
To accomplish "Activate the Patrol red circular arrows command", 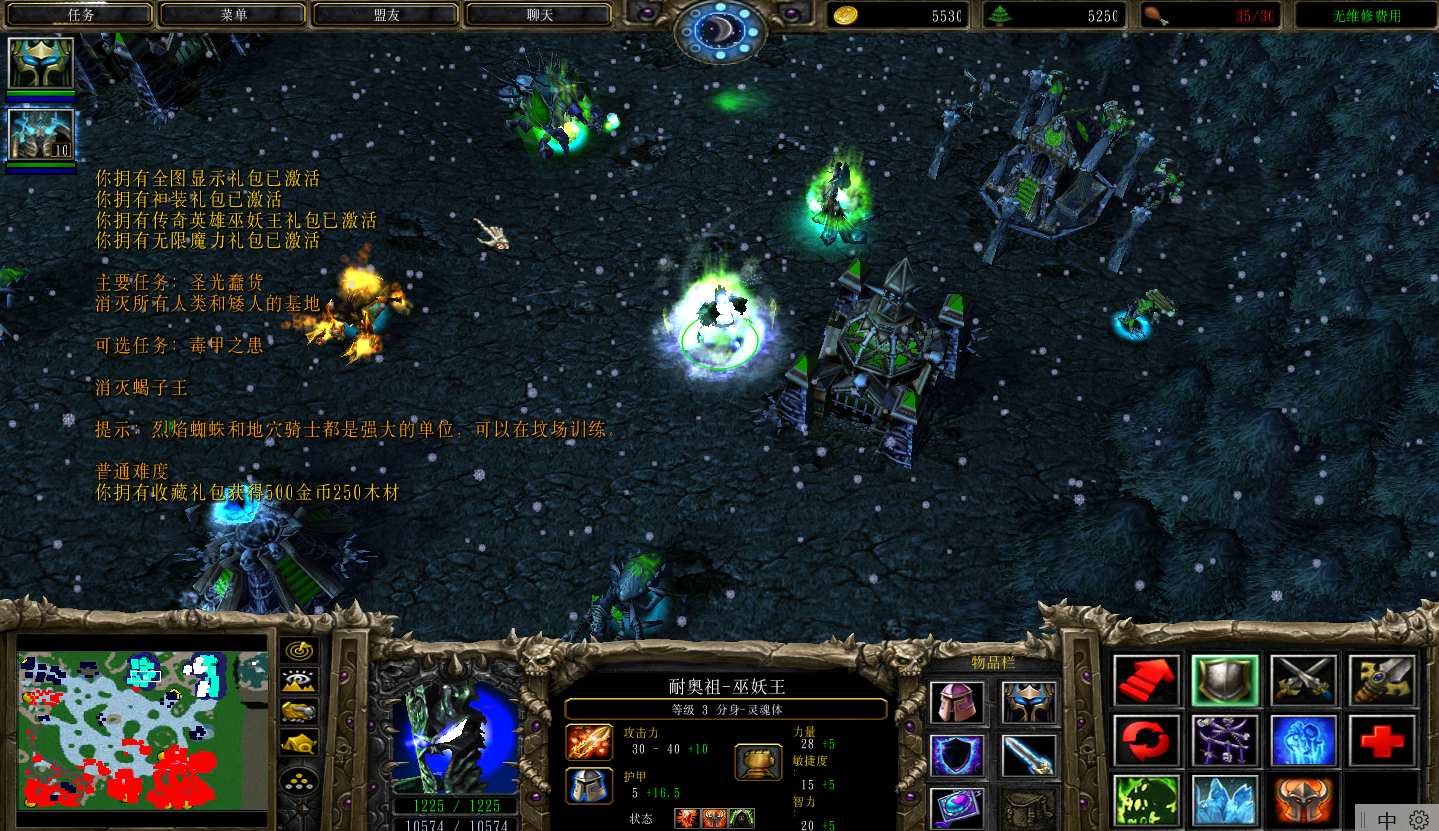I will click(1147, 741).
